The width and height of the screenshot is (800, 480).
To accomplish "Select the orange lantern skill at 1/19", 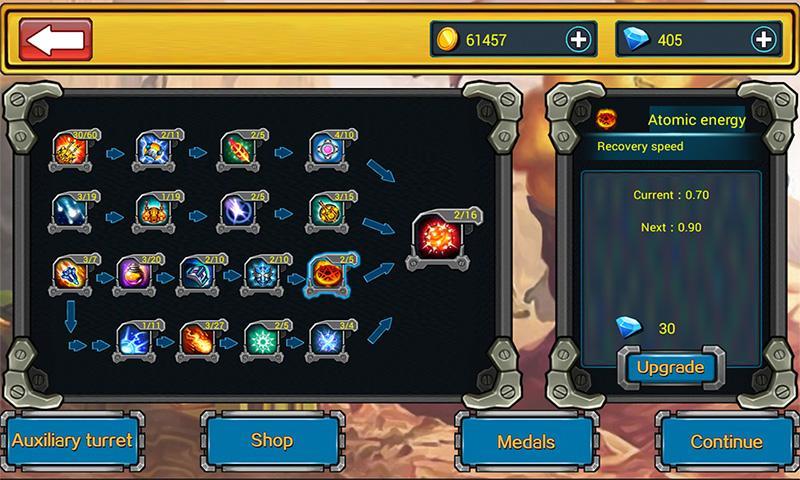I will coord(154,212).
